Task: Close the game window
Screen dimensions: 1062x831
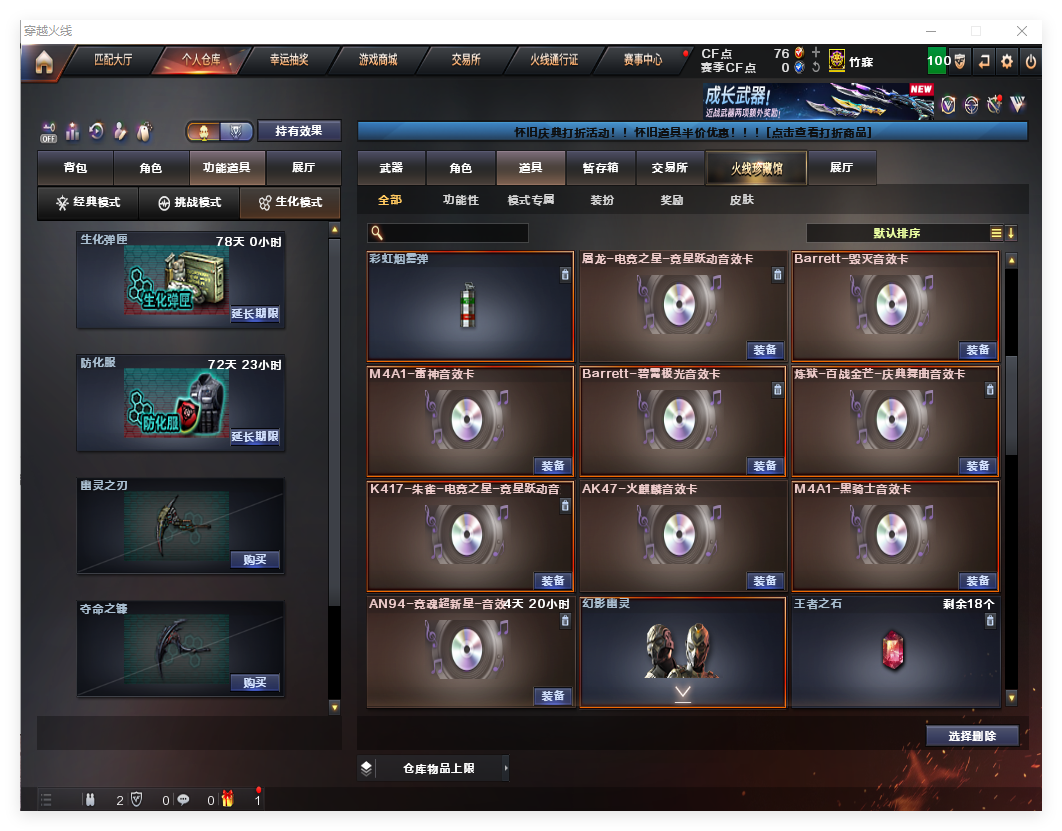Action: 1022,31
